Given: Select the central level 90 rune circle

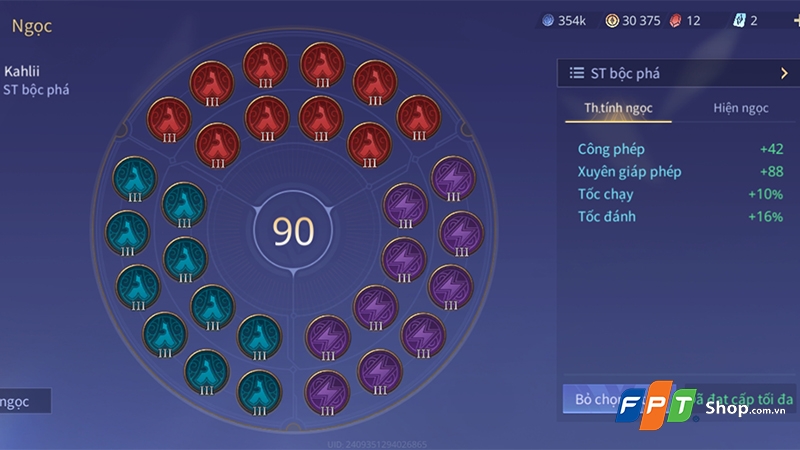Looking at the screenshot, I should click(294, 231).
